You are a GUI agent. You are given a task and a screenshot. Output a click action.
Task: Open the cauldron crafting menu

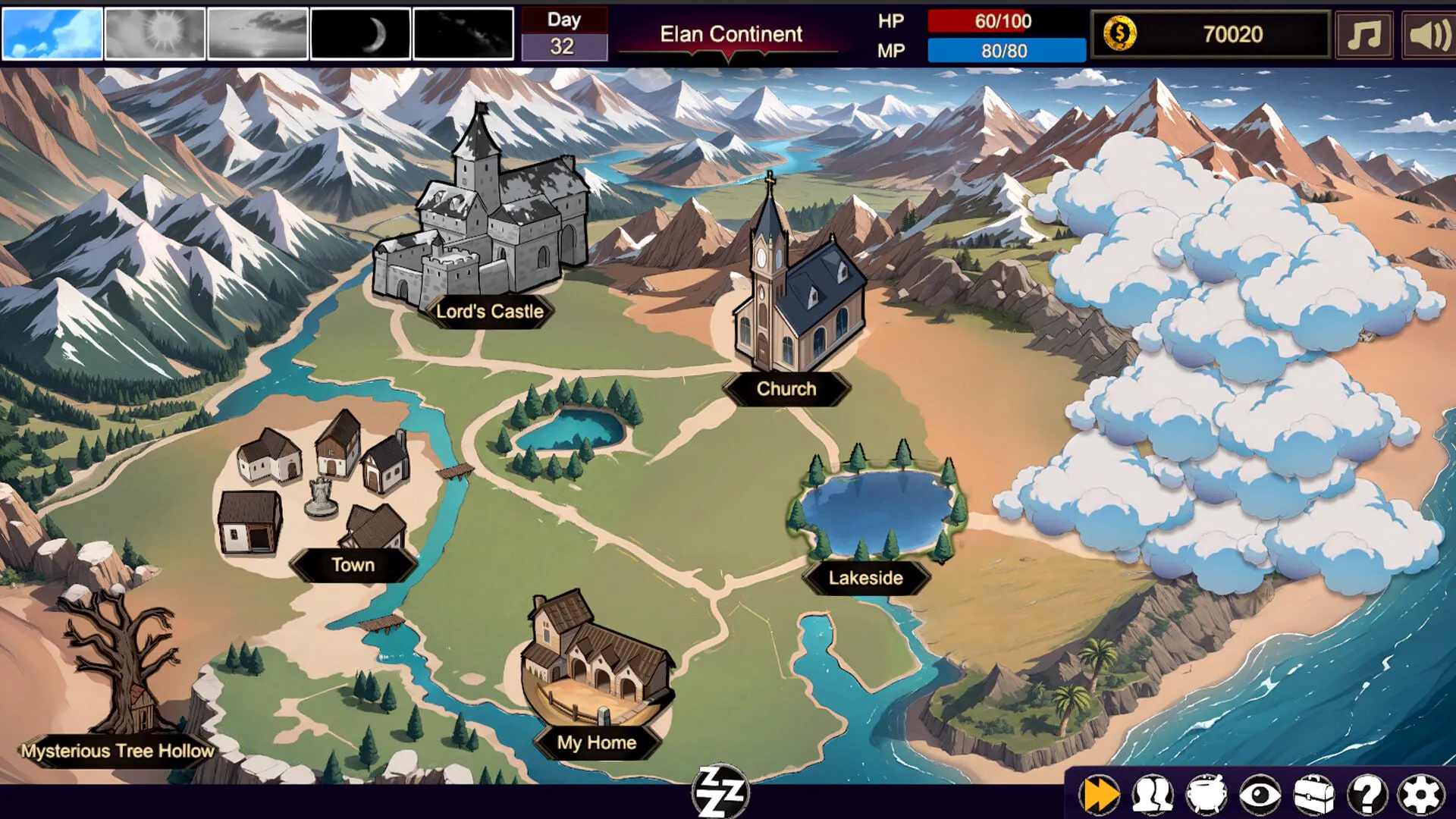tap(1206, 795)
